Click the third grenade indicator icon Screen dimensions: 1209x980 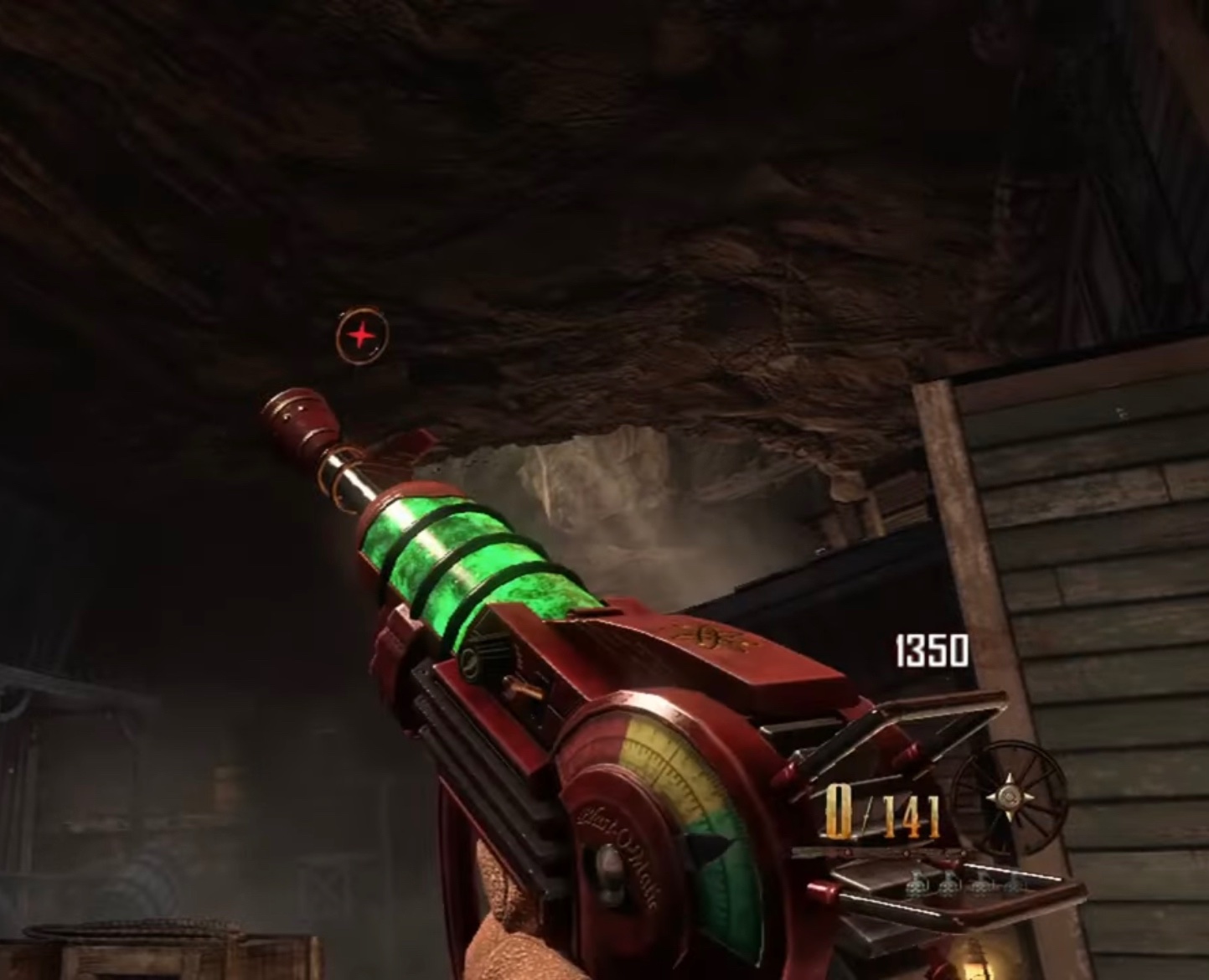tap(980, 886)
